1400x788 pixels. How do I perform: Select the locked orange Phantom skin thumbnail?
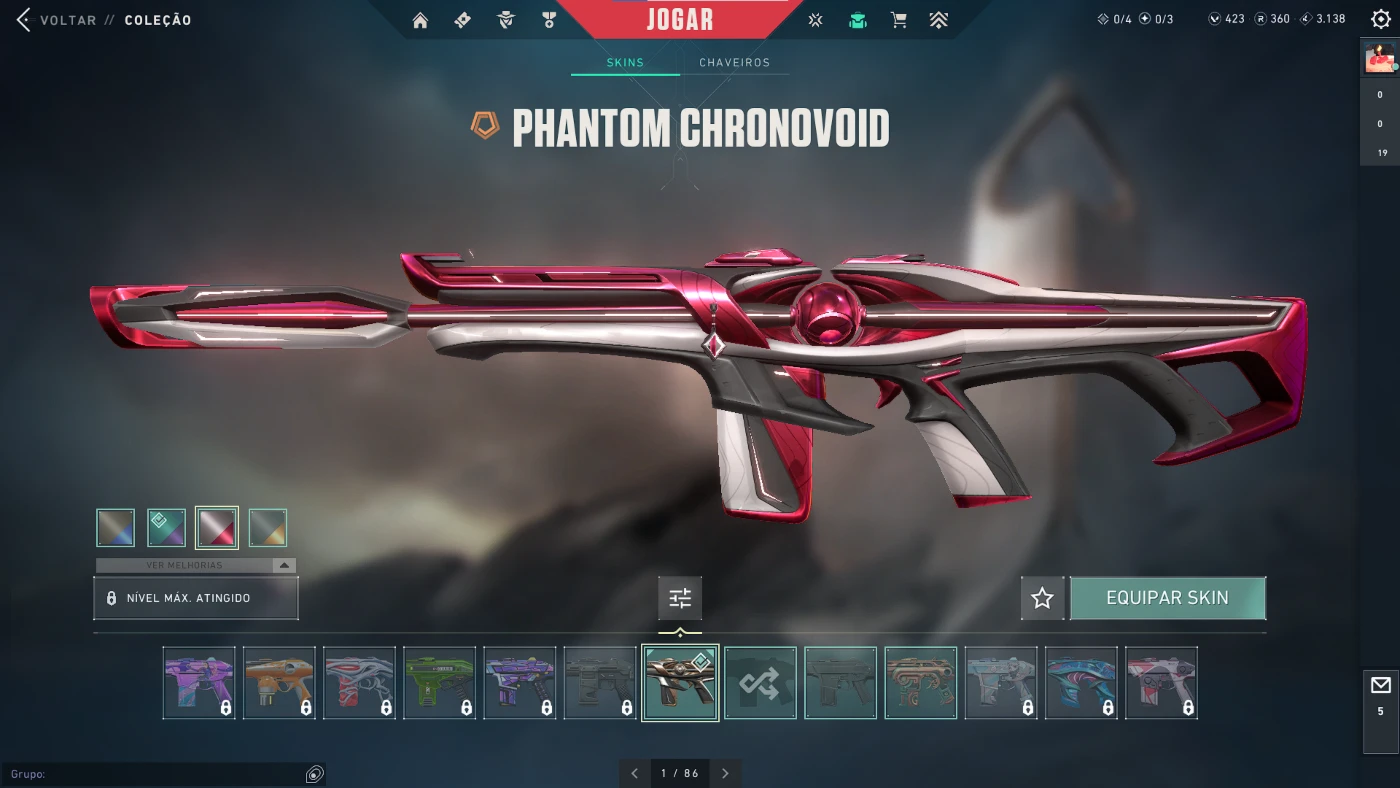click(x=279, y=683)
